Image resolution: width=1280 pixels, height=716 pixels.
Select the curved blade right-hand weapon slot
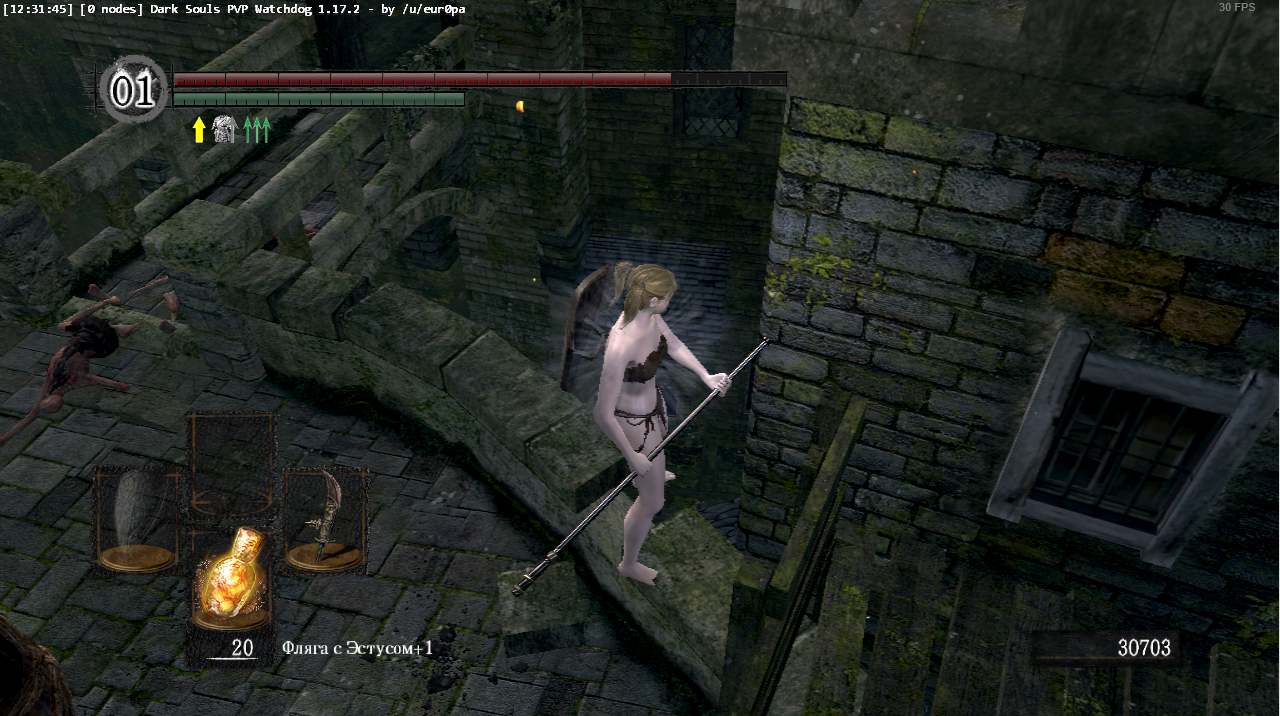[325, 519]
